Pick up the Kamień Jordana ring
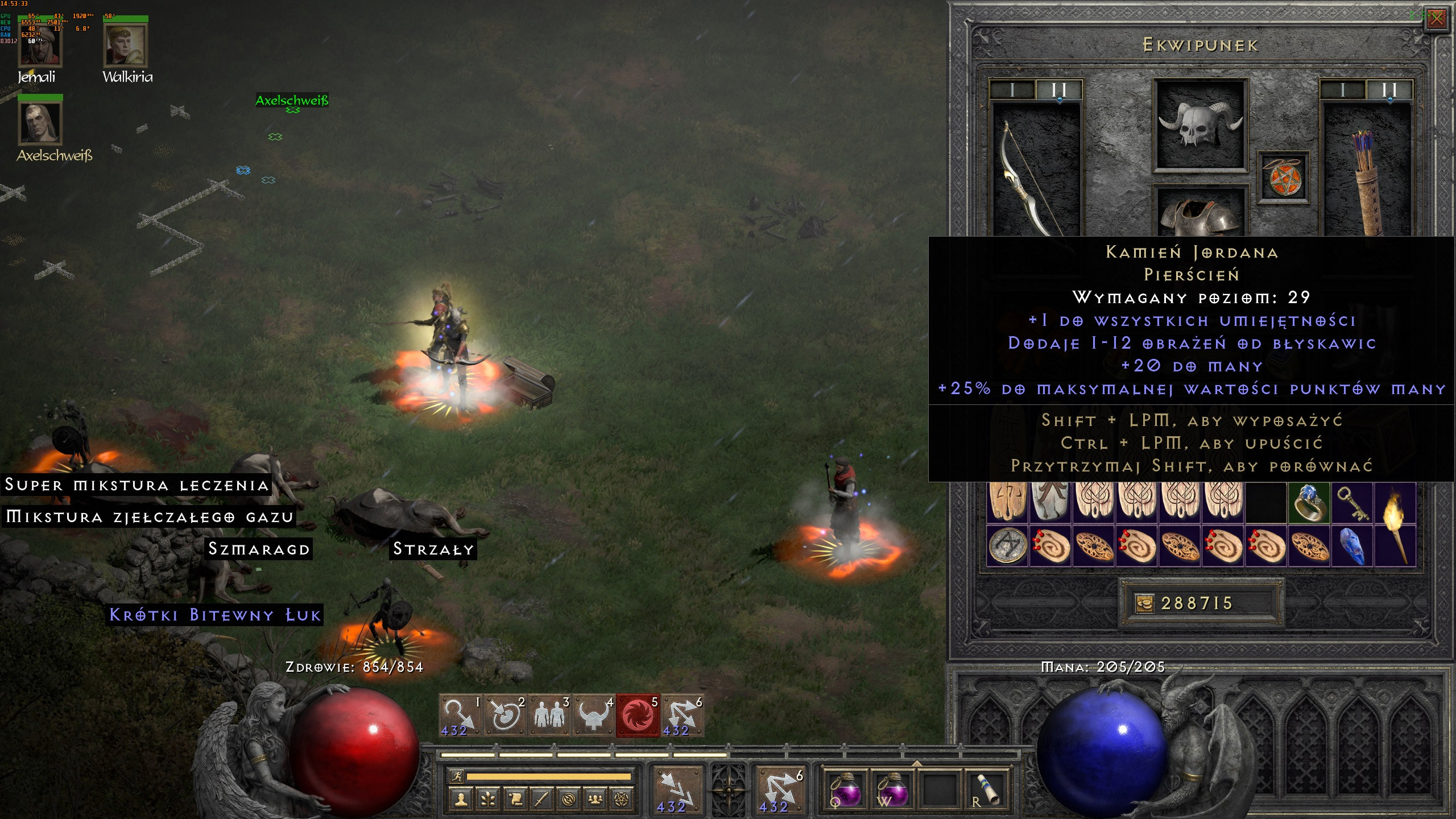 pos(1309,502)
